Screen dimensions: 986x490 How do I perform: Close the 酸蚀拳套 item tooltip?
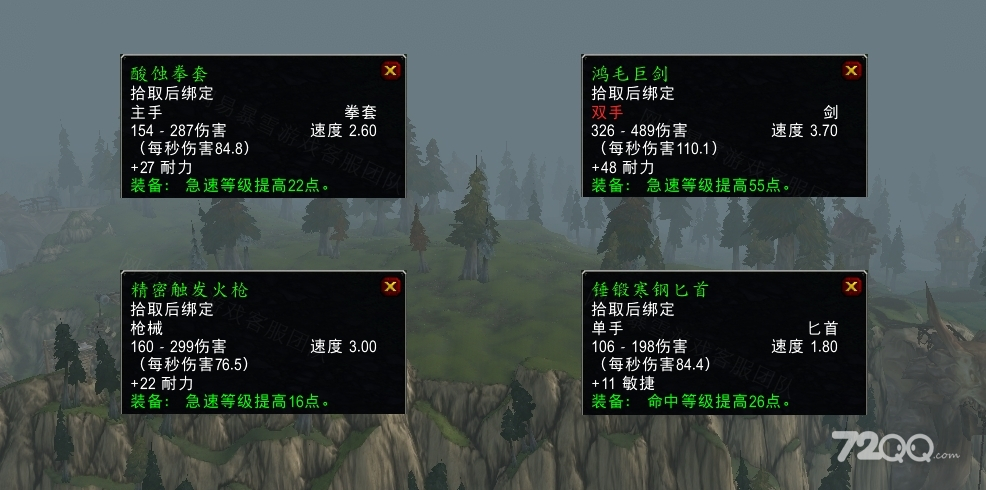point(391,70)
